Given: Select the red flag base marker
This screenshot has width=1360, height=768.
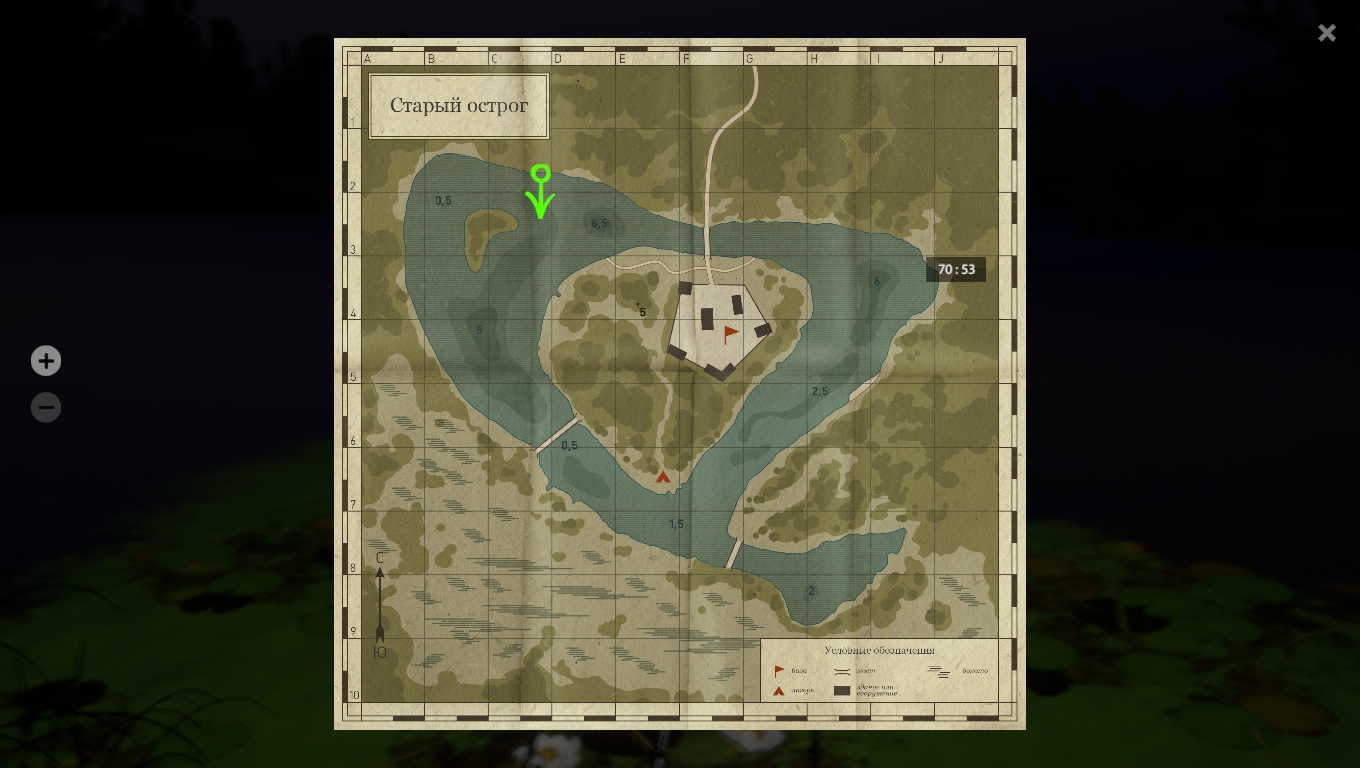Looking at the screenshot, I should [x=731, y=334].
